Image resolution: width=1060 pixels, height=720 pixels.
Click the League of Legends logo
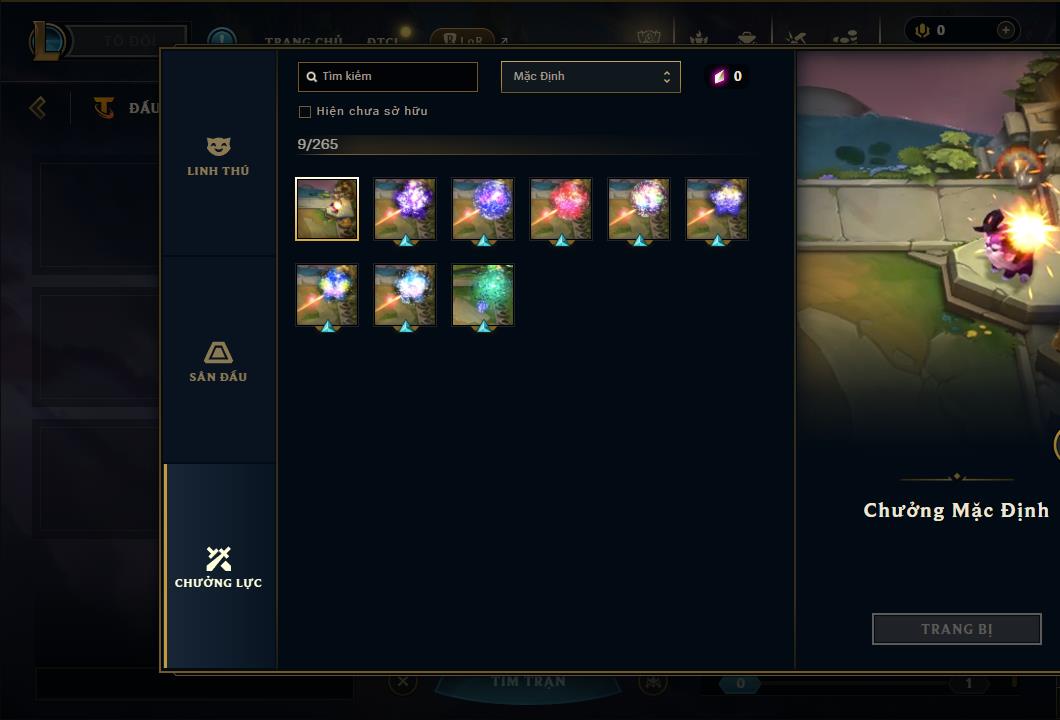click(x=47, y=41)
